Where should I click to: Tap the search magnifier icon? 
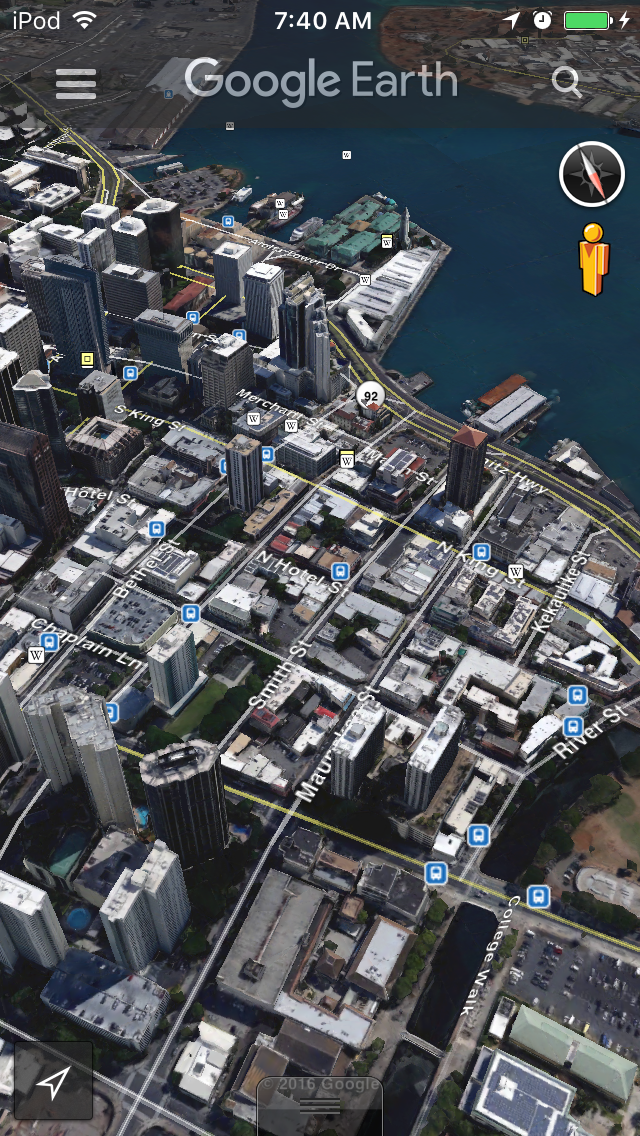pyautogui.click(x=566, y=82)
